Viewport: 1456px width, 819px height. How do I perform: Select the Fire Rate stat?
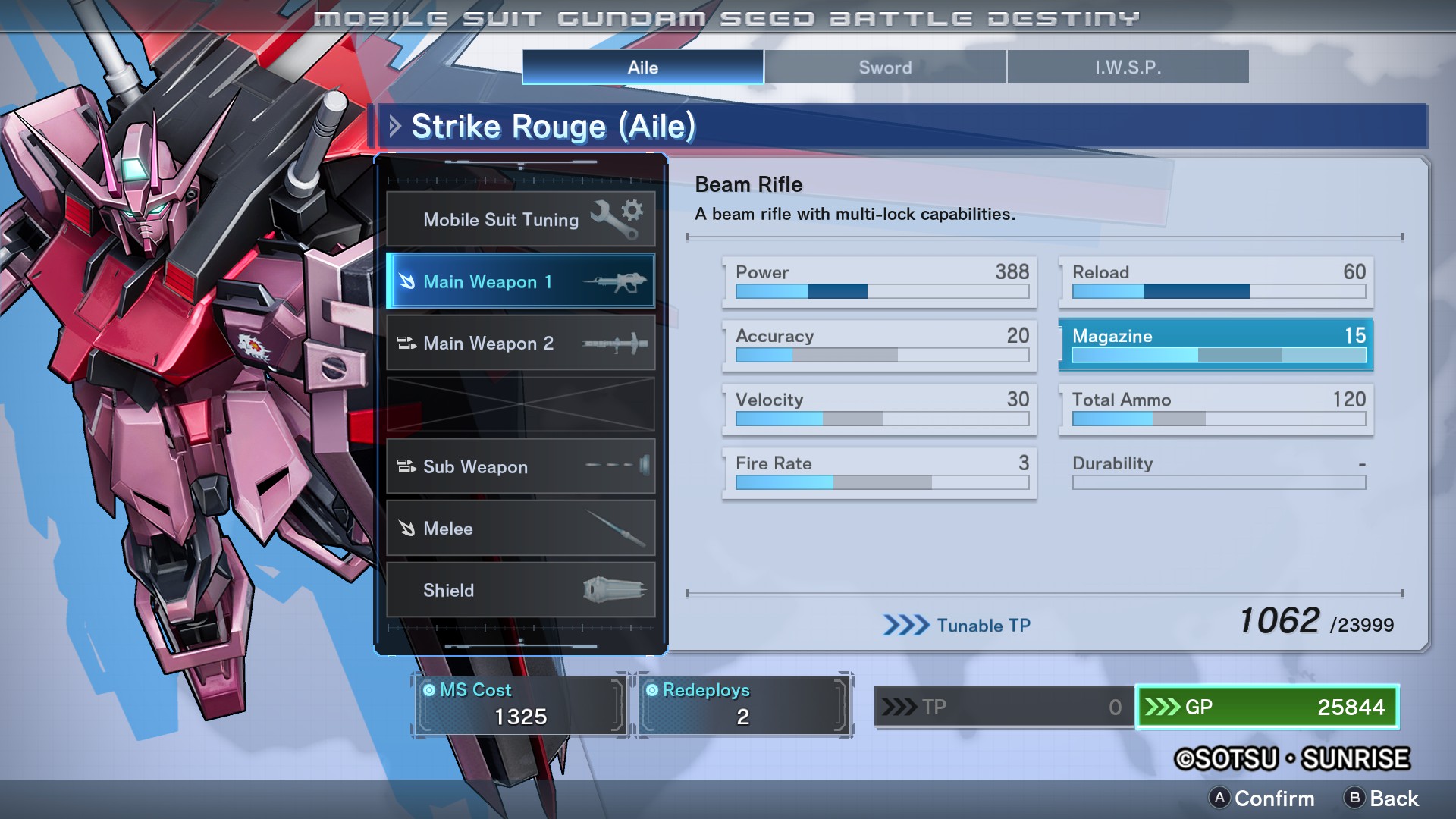[880, 472]
